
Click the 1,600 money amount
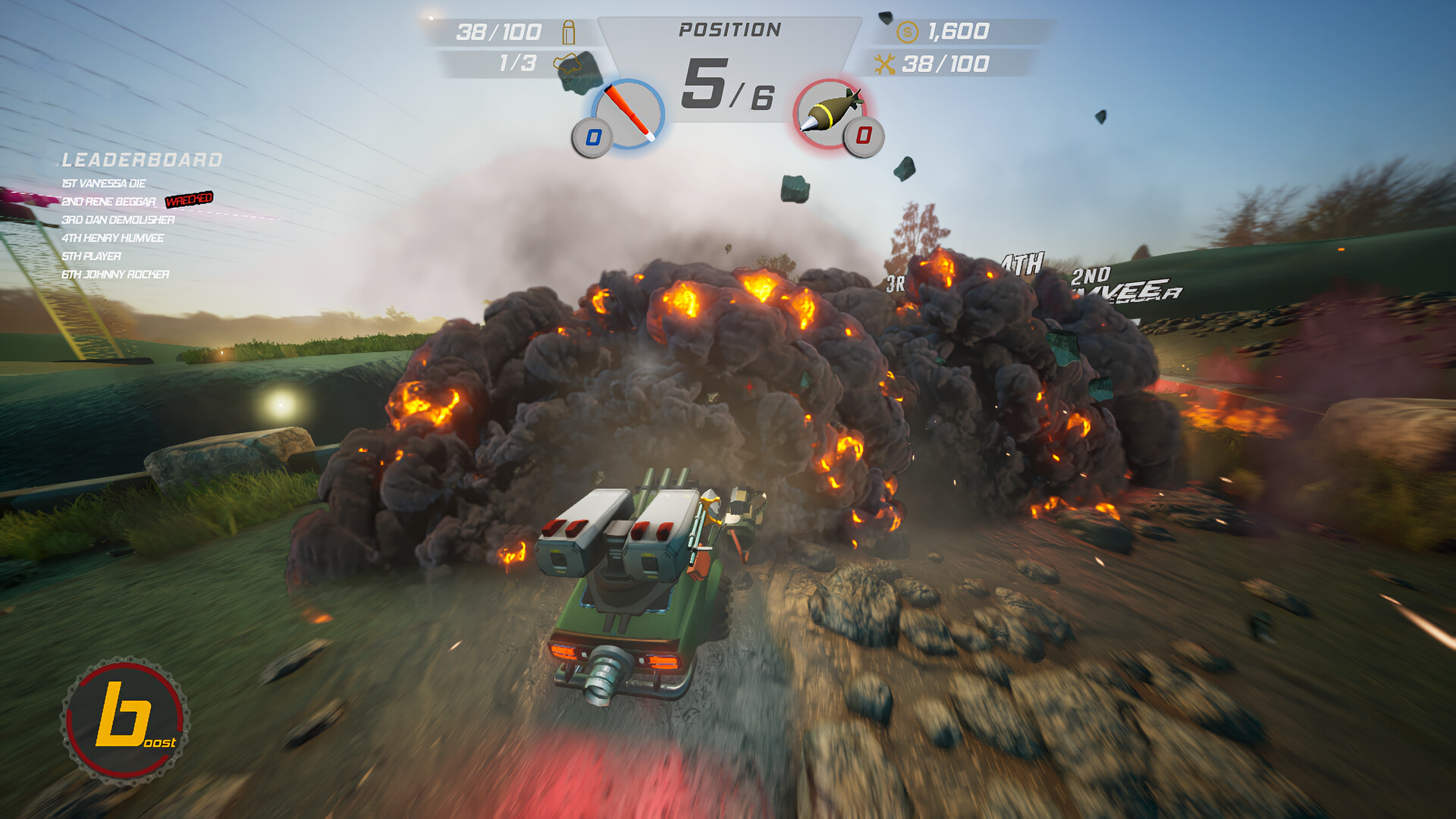coord(957,32)
